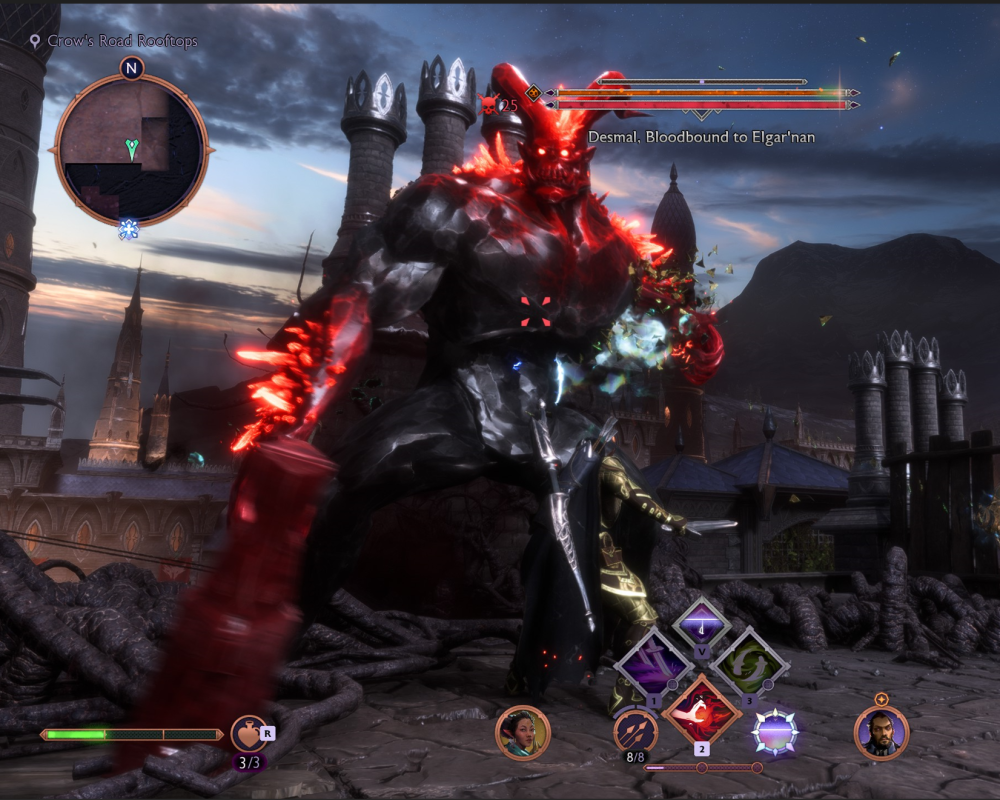Select the elf woman companion portrait
Screen dimensions: 1000x800
[x=523, y=733]
